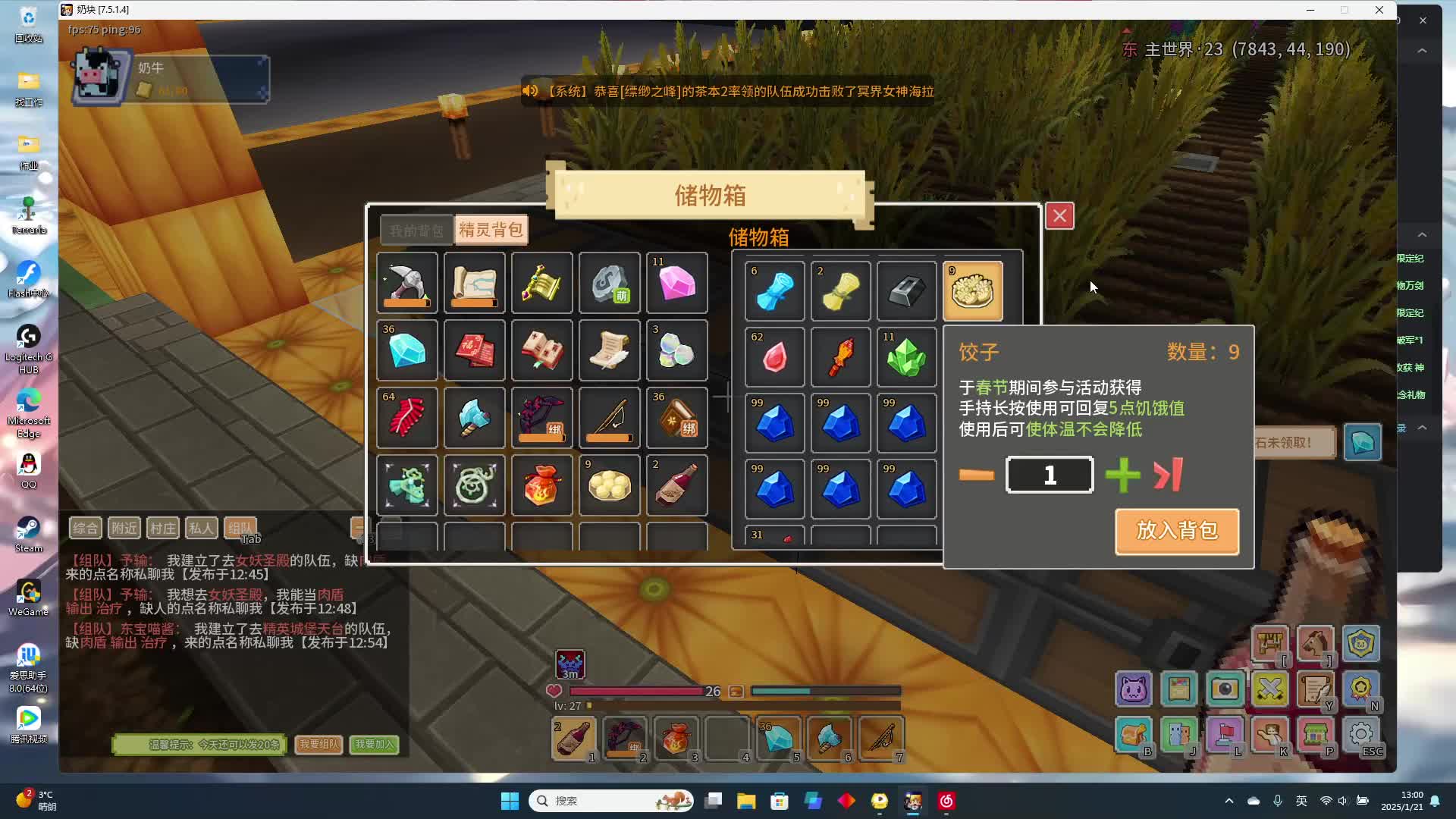Image resolution: width=1456 pixels, height=819 pixels.
Task: Decrease quantity with the orange minus
Action: click(x=976, y=475)
